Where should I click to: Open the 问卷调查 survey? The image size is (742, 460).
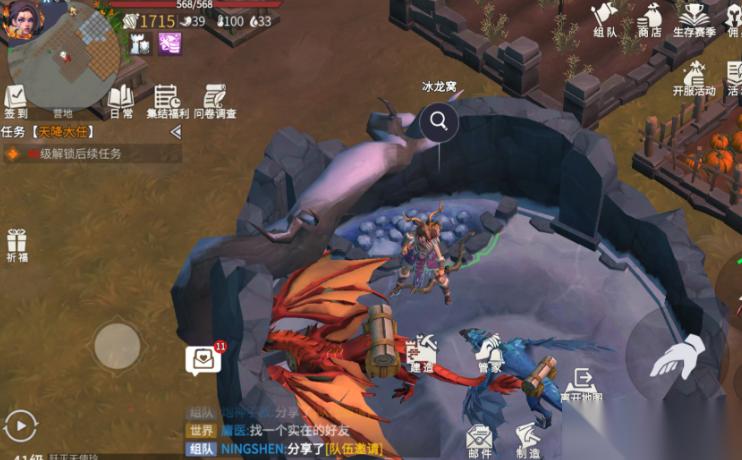[214, 101]
